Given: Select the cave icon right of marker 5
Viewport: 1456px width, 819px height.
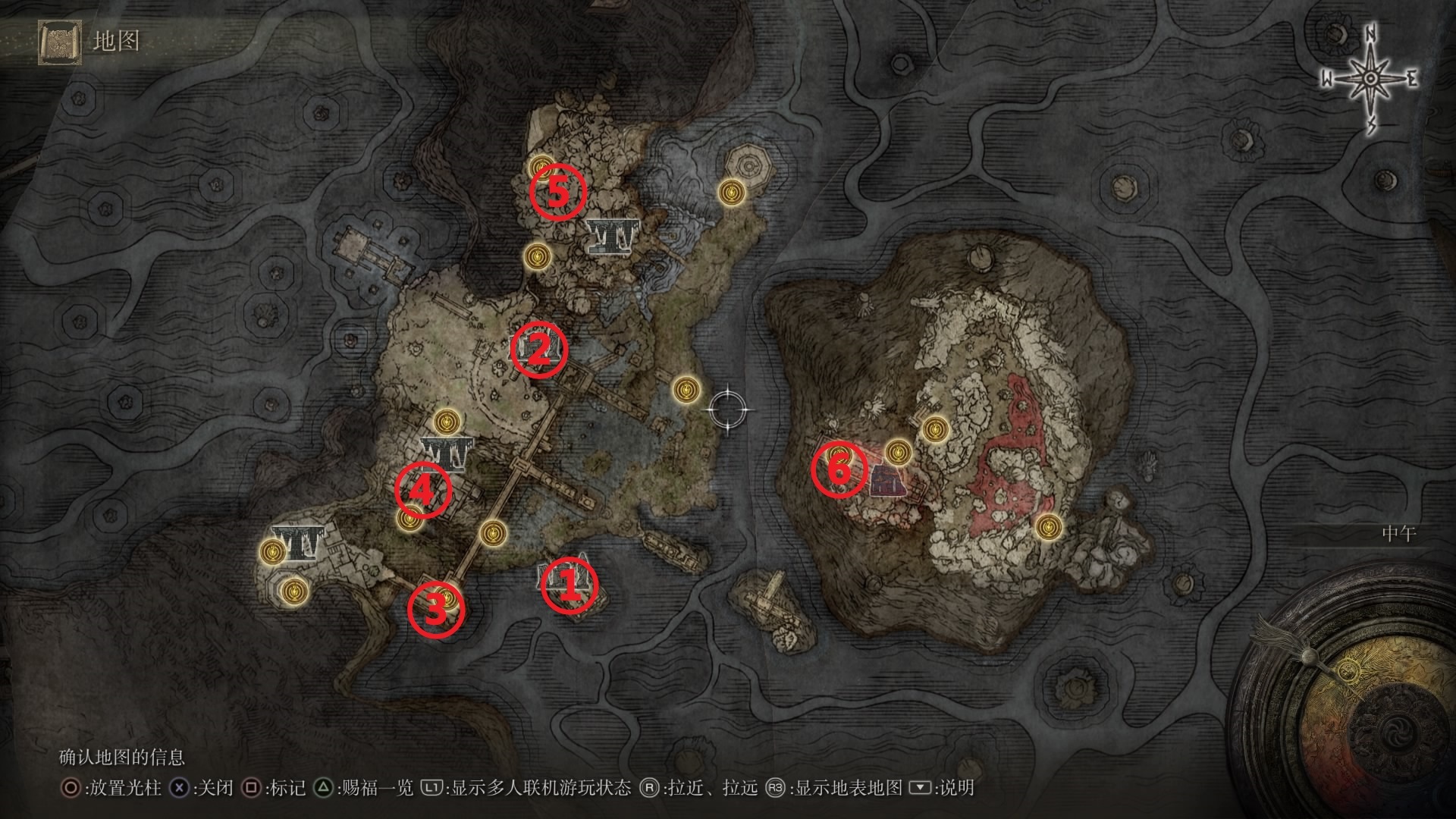Looking at the screenshot, I should click(x=610, y=237).
